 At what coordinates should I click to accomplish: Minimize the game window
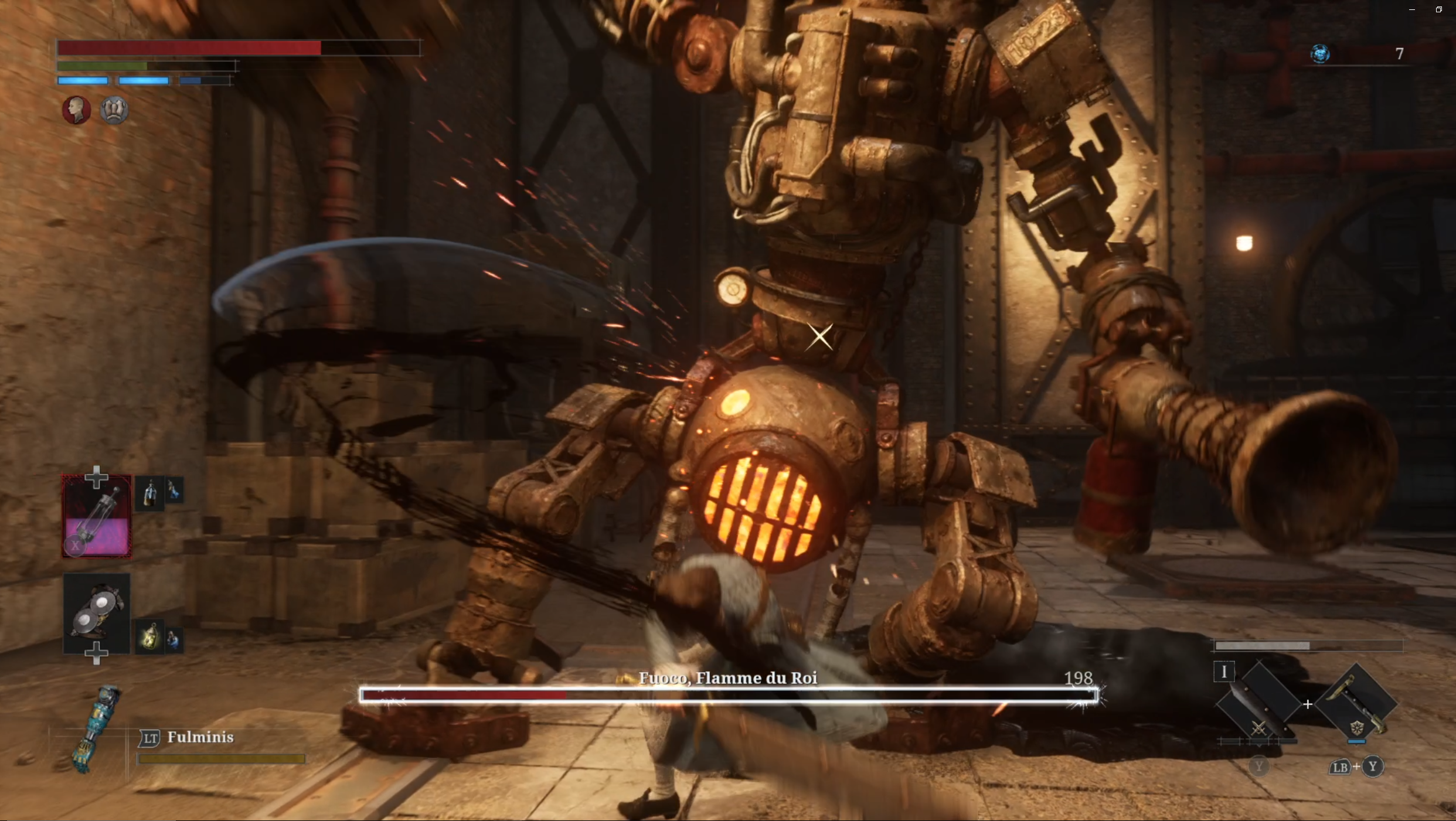coord(1411,9)
